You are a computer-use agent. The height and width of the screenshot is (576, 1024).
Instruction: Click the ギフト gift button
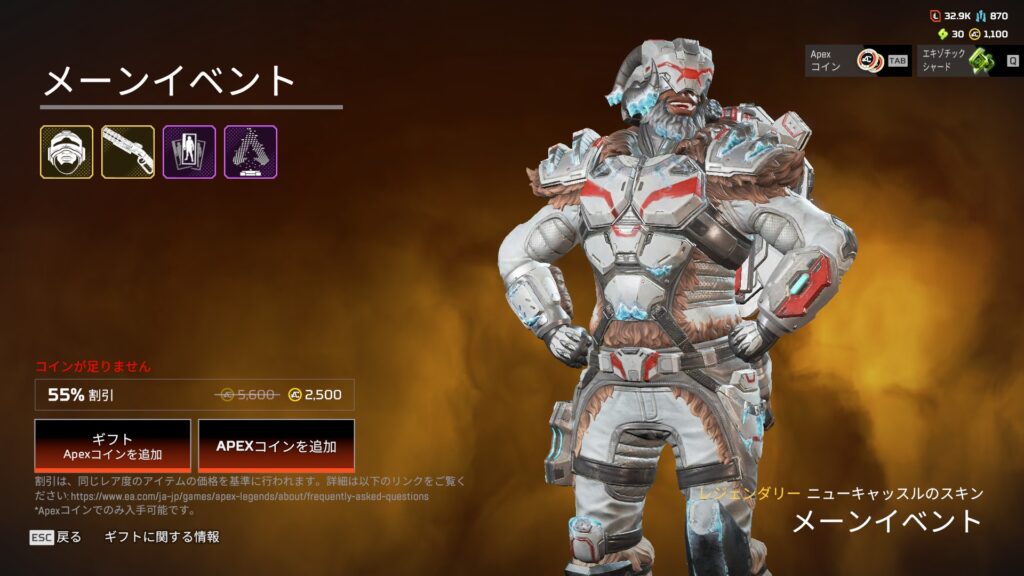[x=112, y=445]
